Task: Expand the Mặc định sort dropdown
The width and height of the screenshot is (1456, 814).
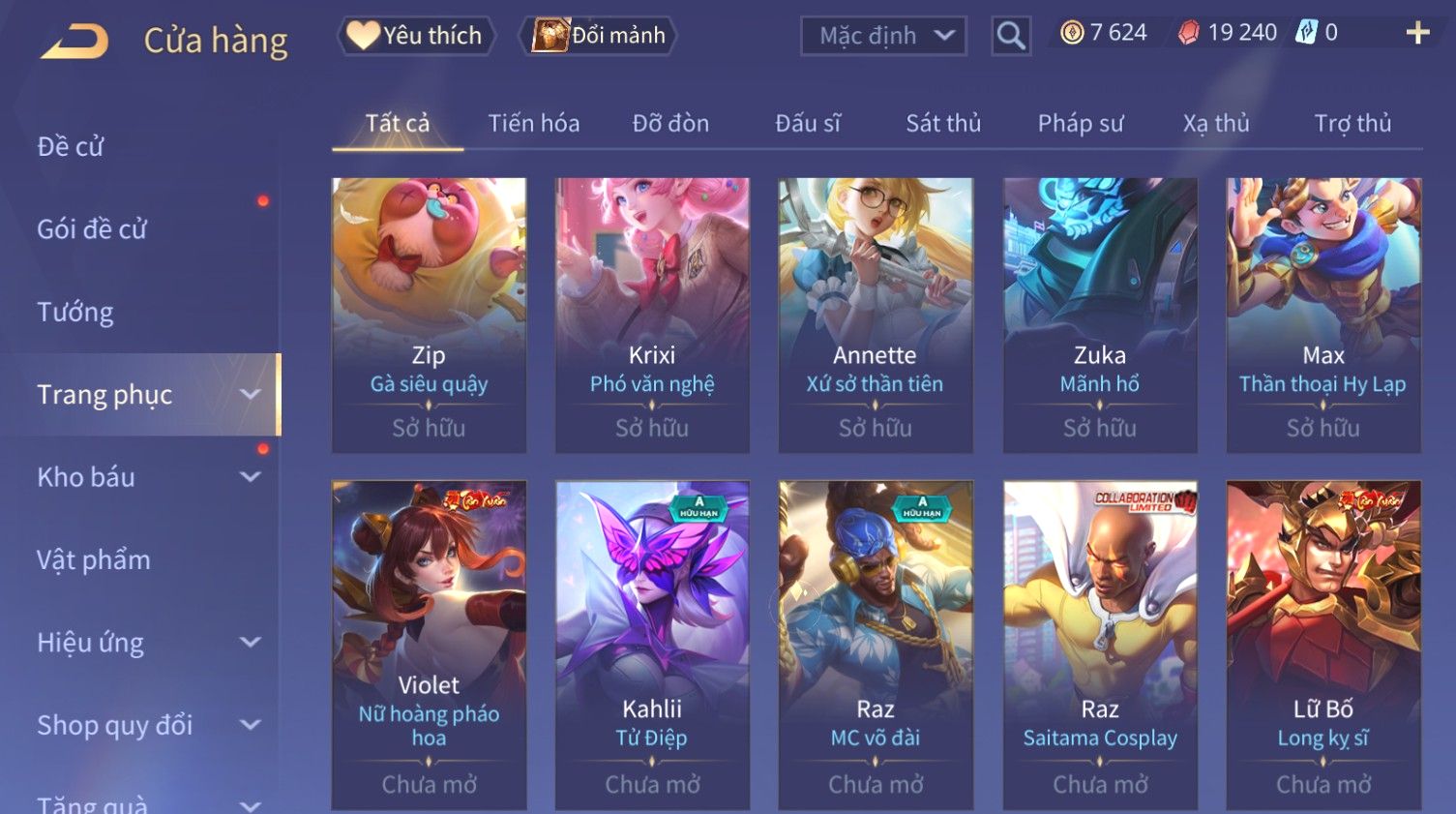Action: (883, 36)
